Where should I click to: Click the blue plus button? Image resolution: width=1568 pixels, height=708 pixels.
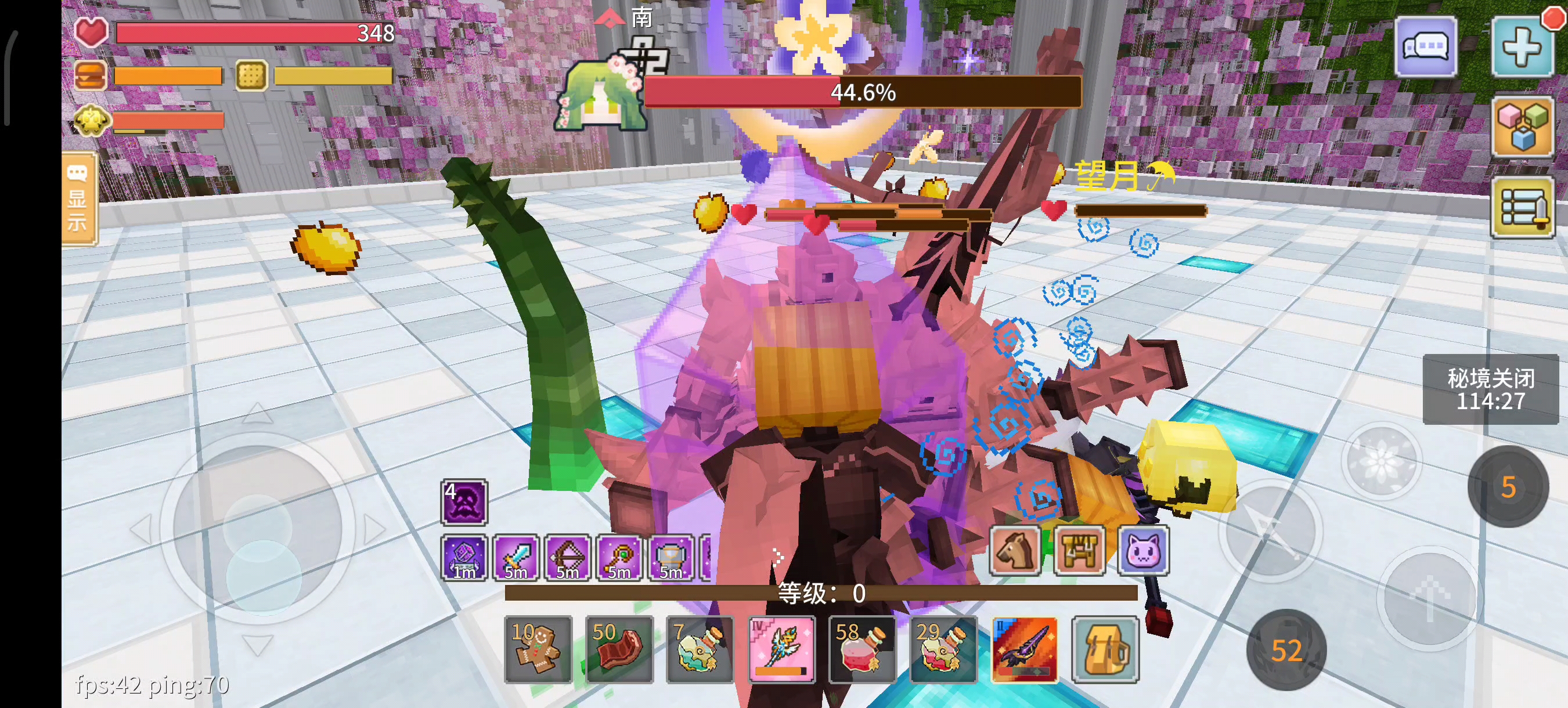(x=1522, y=48)
